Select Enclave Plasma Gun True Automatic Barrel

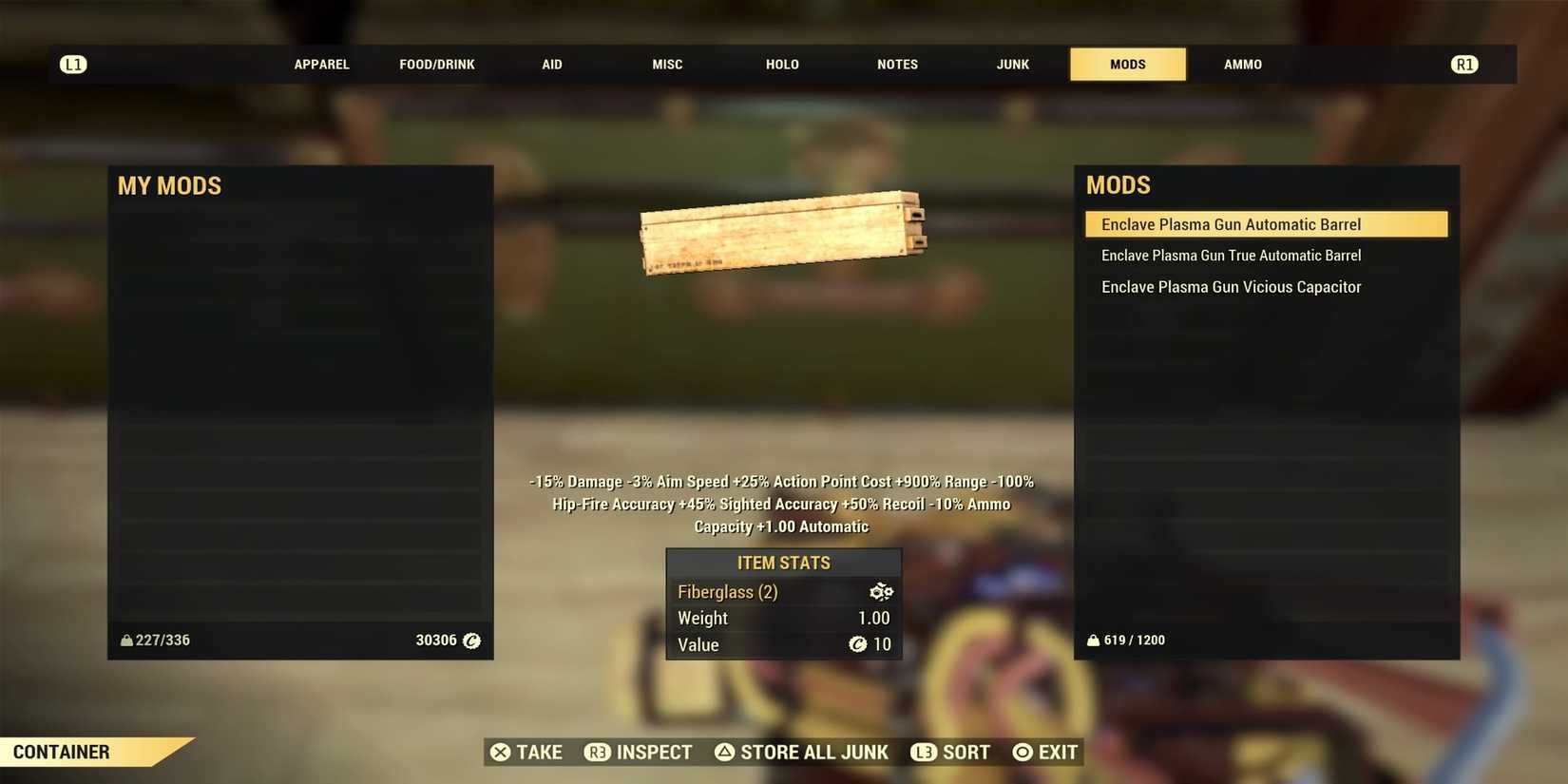tap(1231, 255)
